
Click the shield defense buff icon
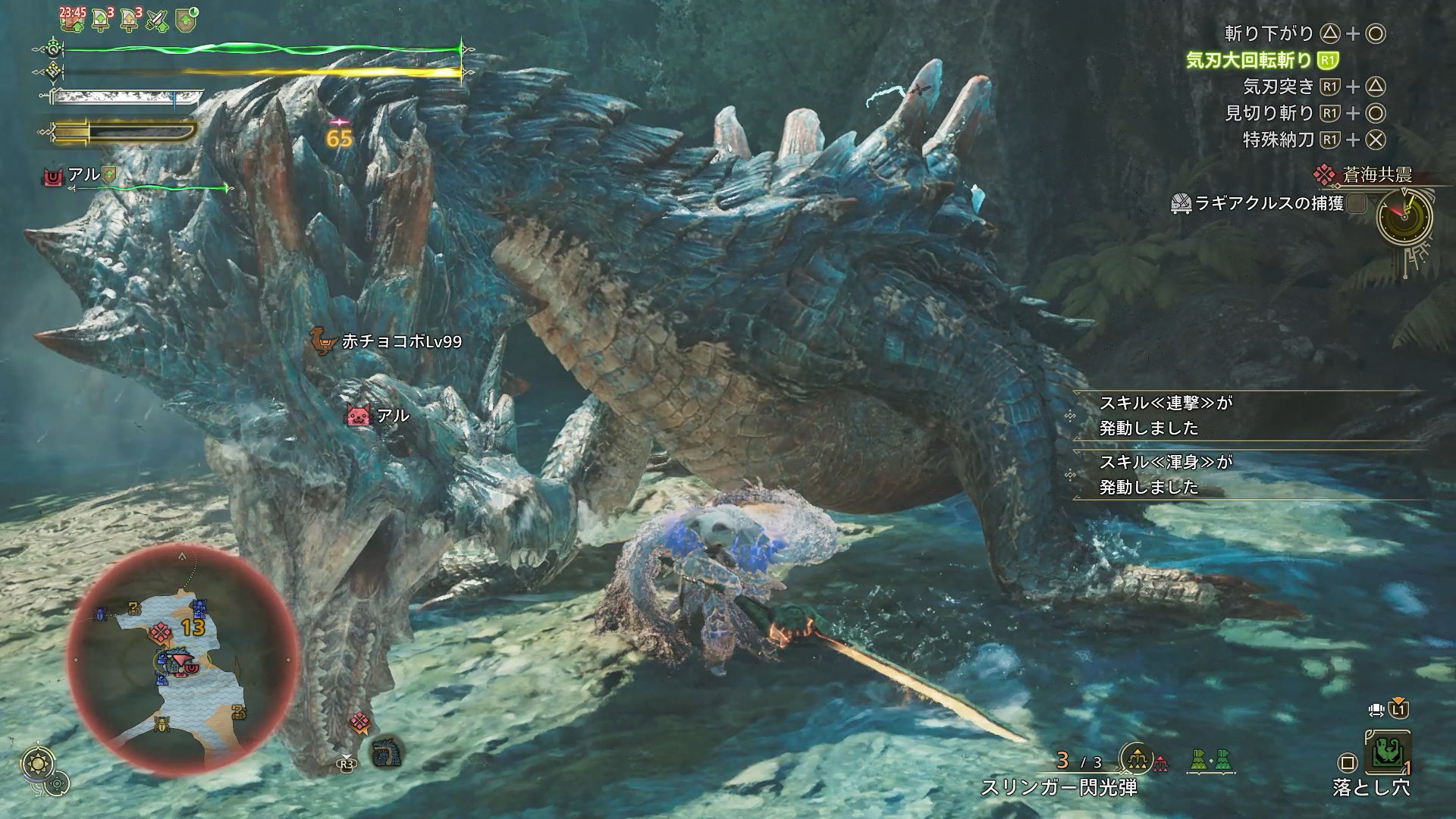point(186,20)
